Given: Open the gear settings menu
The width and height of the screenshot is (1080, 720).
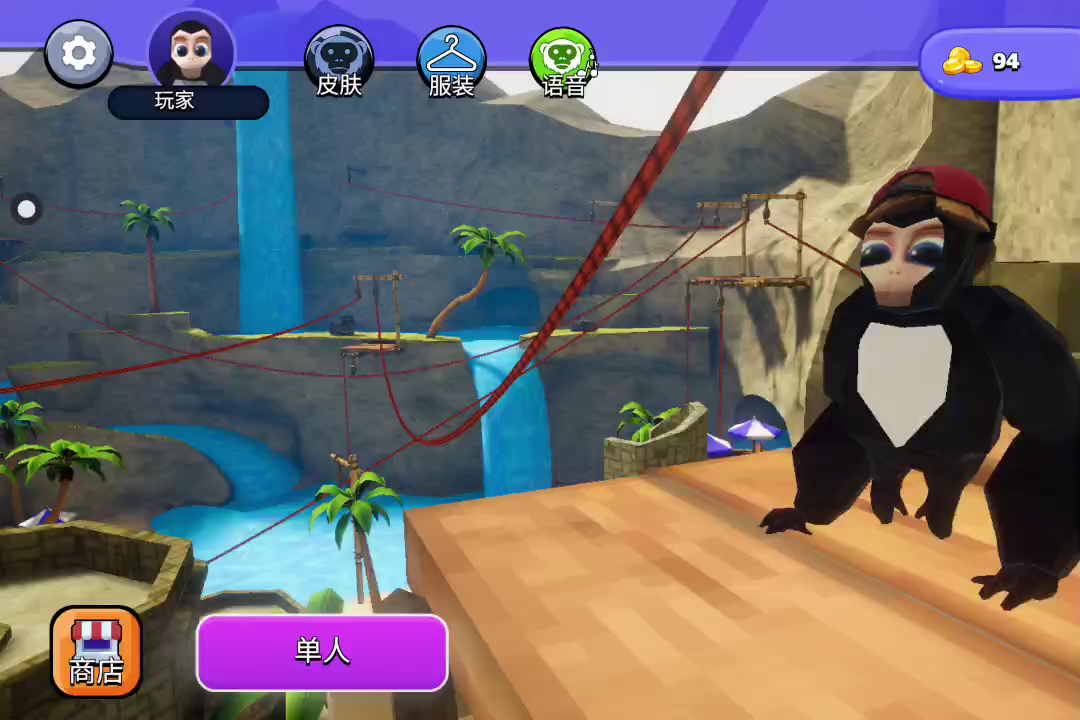Looking at the screenshot, I should click(x=79, y=53).
